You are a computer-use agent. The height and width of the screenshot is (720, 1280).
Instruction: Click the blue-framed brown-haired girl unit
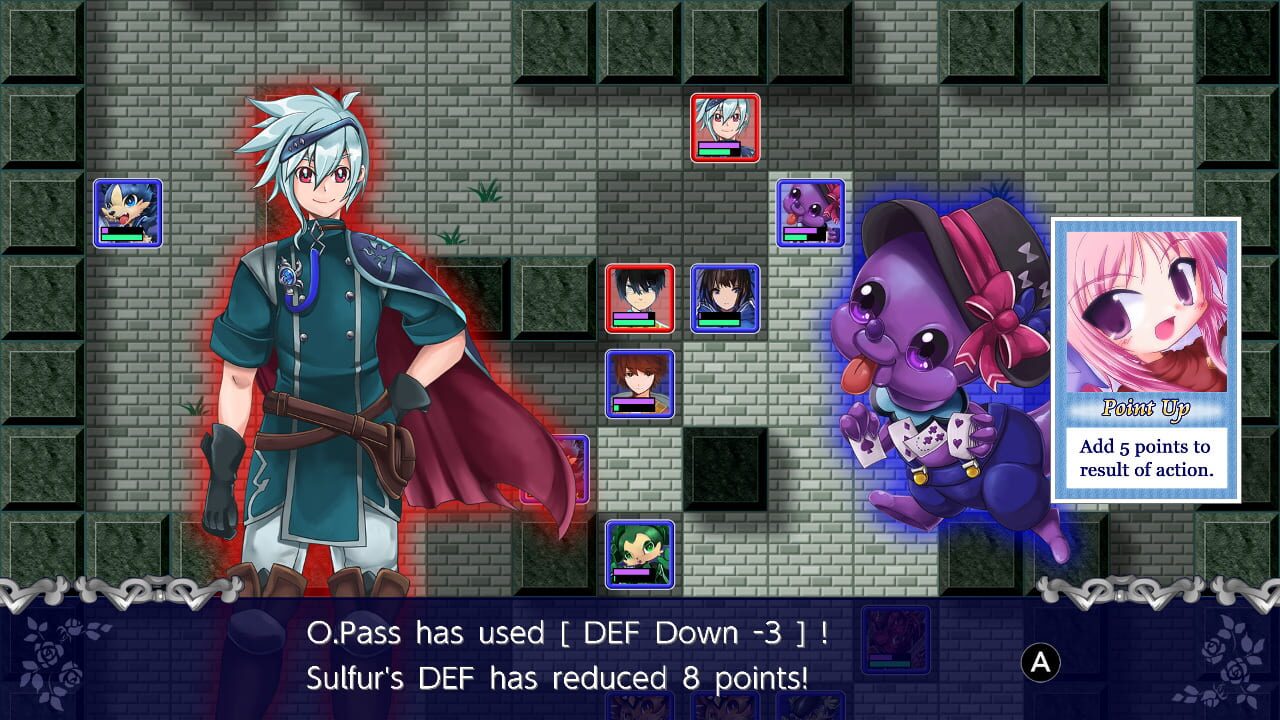[x=724, y=300]
